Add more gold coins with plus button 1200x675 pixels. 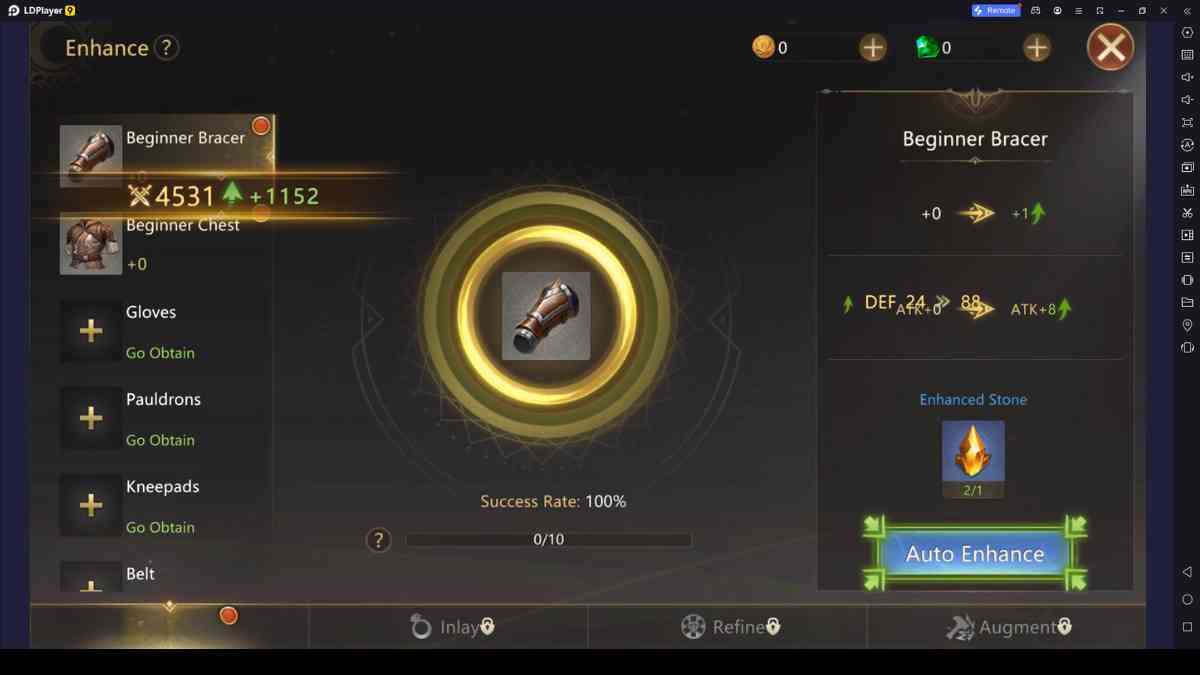872,47
